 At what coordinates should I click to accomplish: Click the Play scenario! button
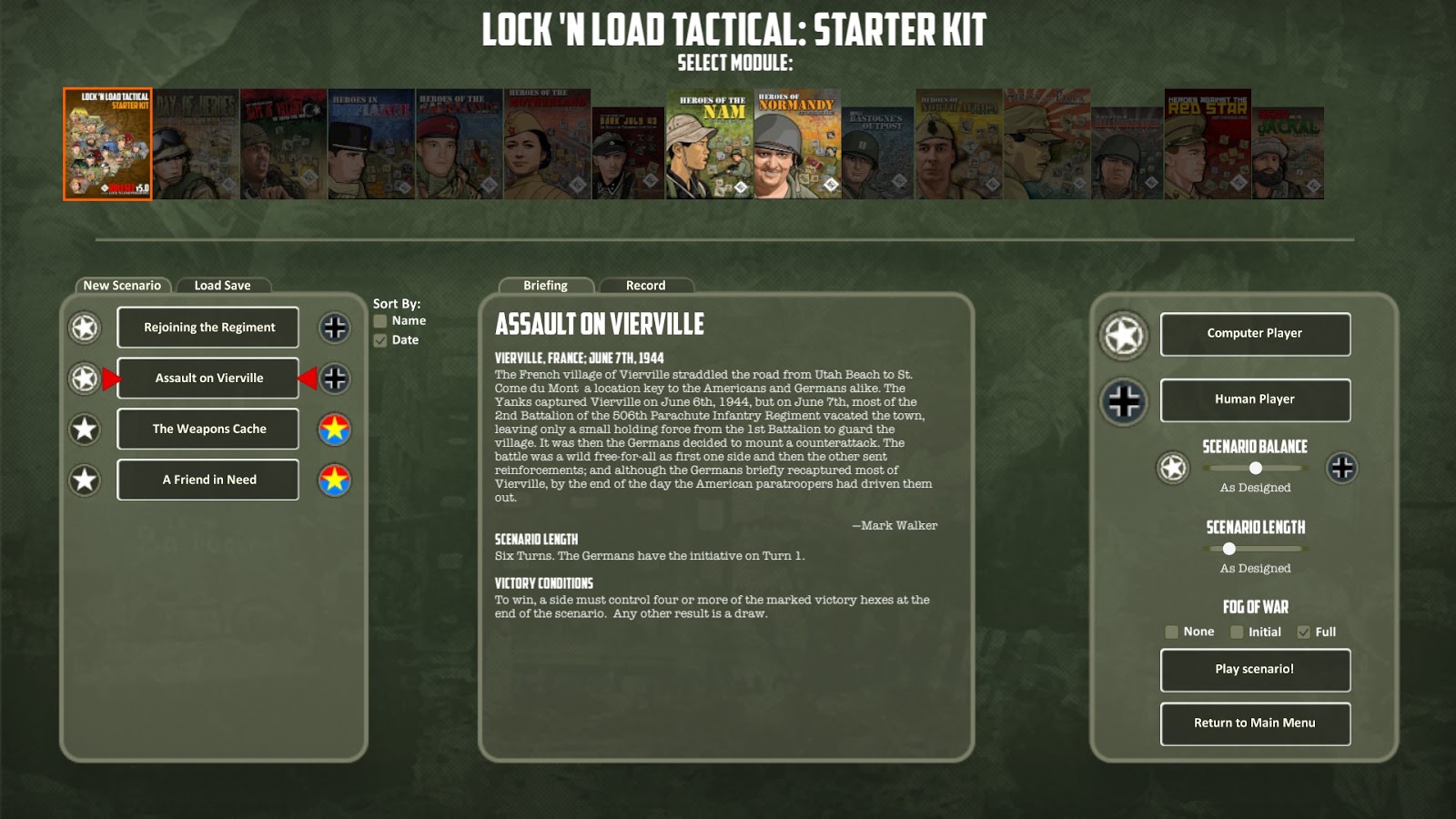point(1255,671)
